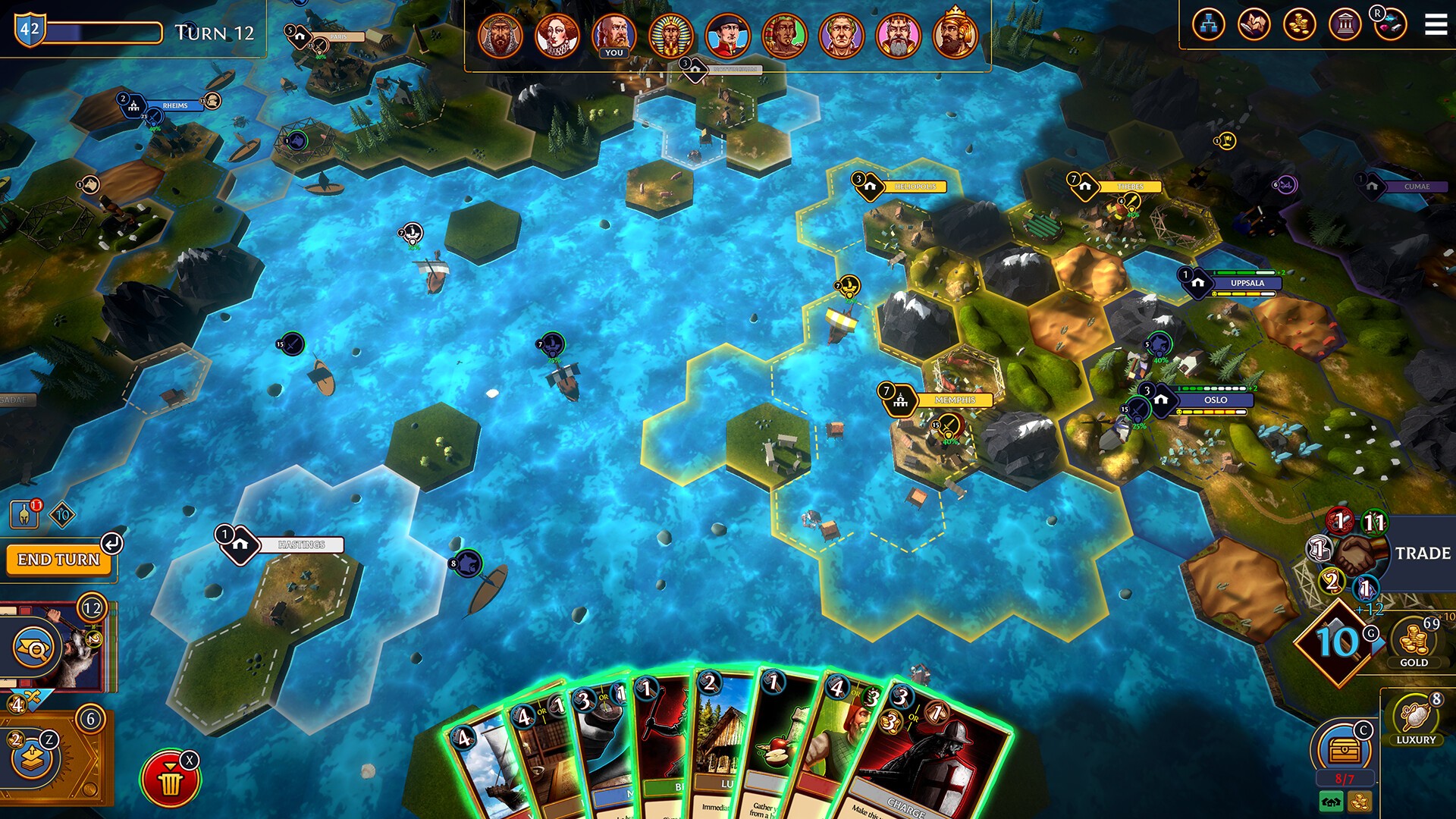
Task: Click your own leader portrait labeled YOU
Action: 613,35
